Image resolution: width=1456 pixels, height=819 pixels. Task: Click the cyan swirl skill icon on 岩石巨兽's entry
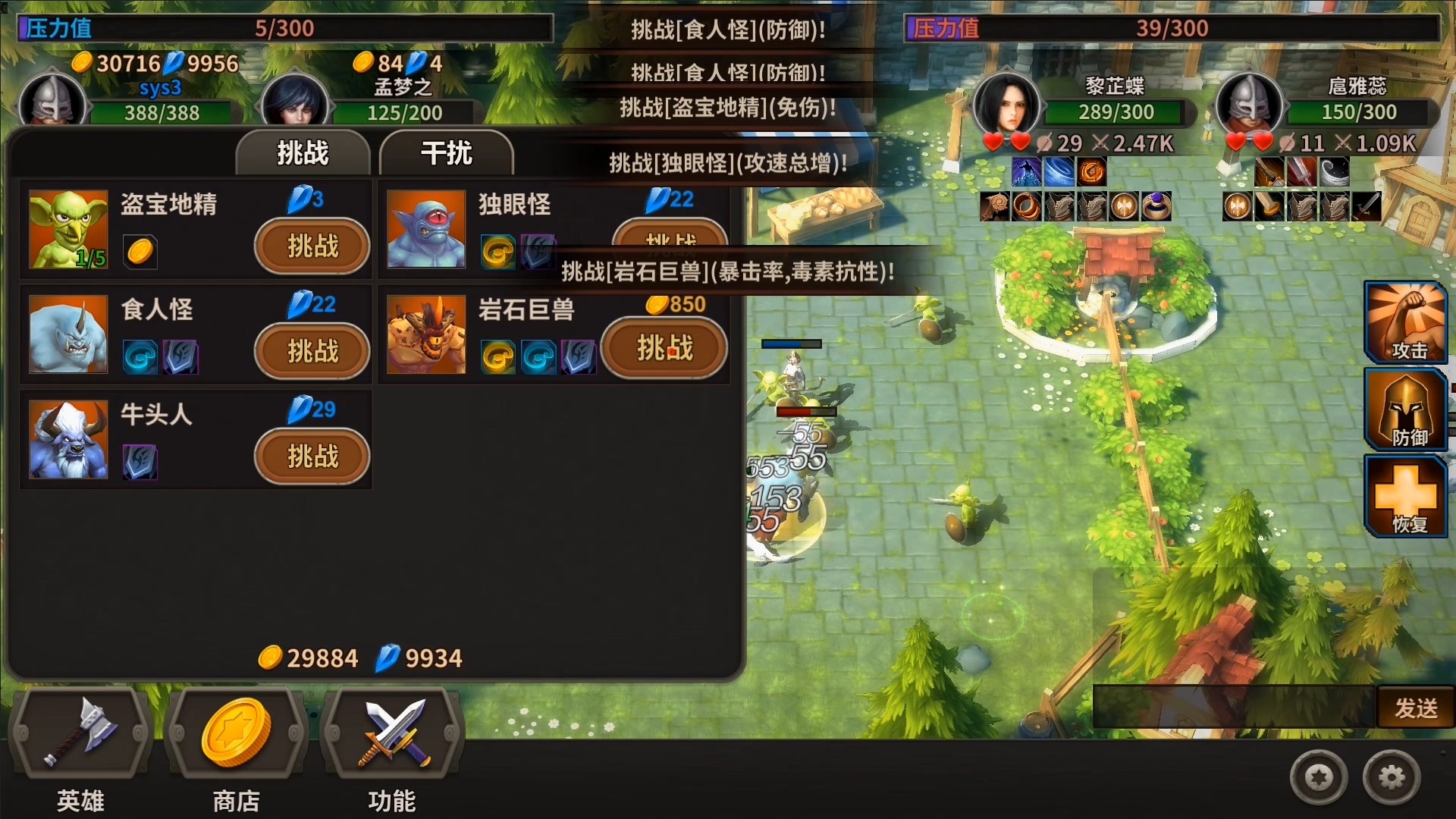pos(538,356)
